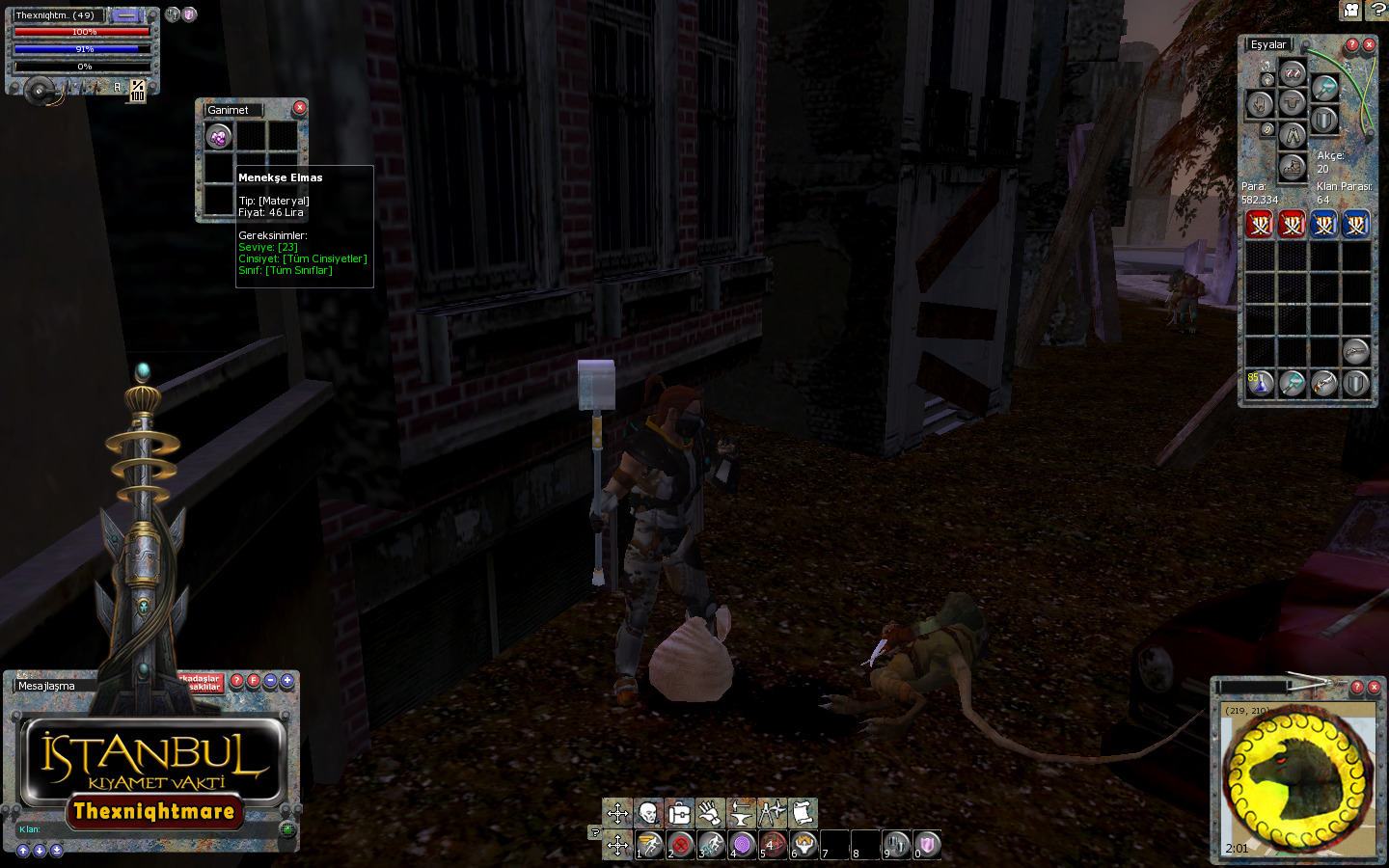Use the pink shield skill in slot 0
This screenshot has height=868, width=1389.
click(x=927, y=845)
